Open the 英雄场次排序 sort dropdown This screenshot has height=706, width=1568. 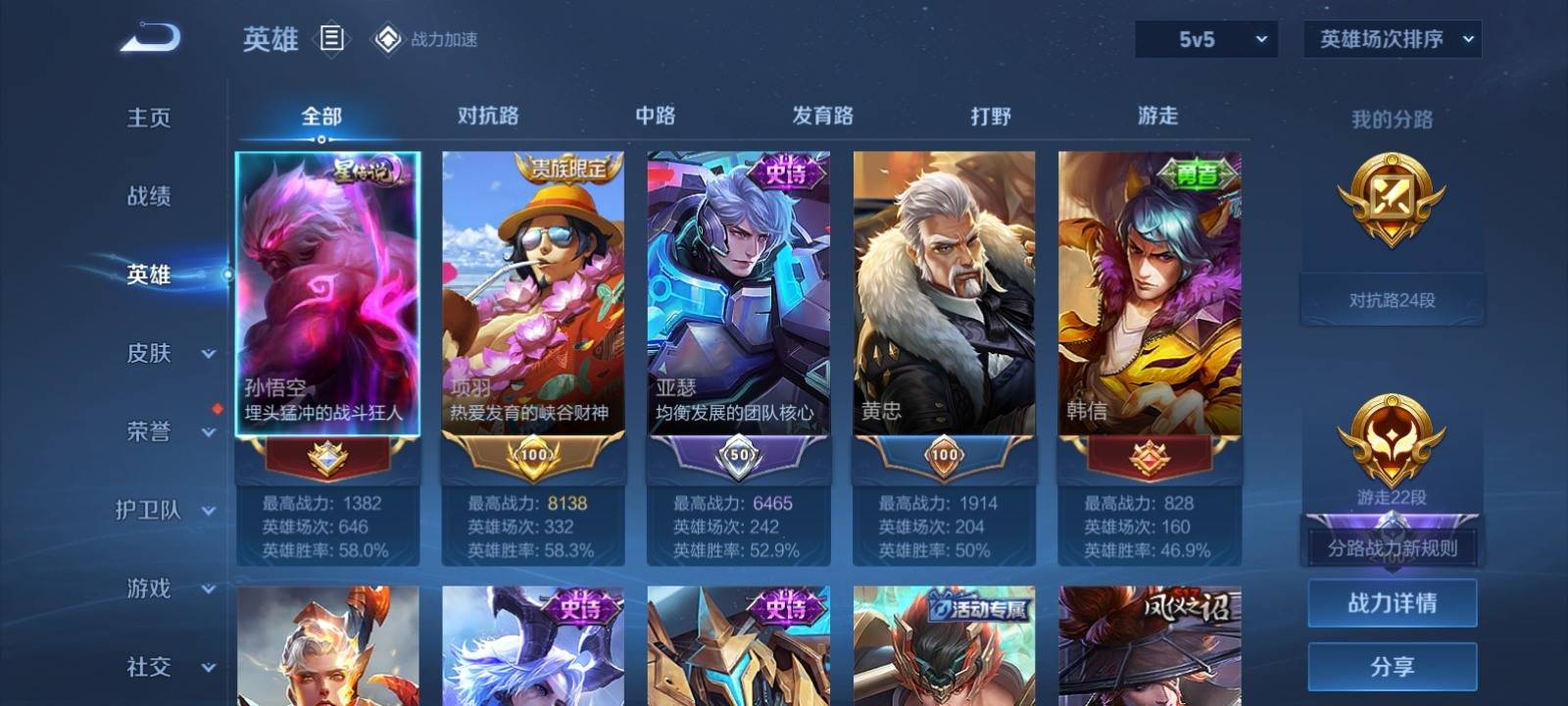pos(1392,39)
